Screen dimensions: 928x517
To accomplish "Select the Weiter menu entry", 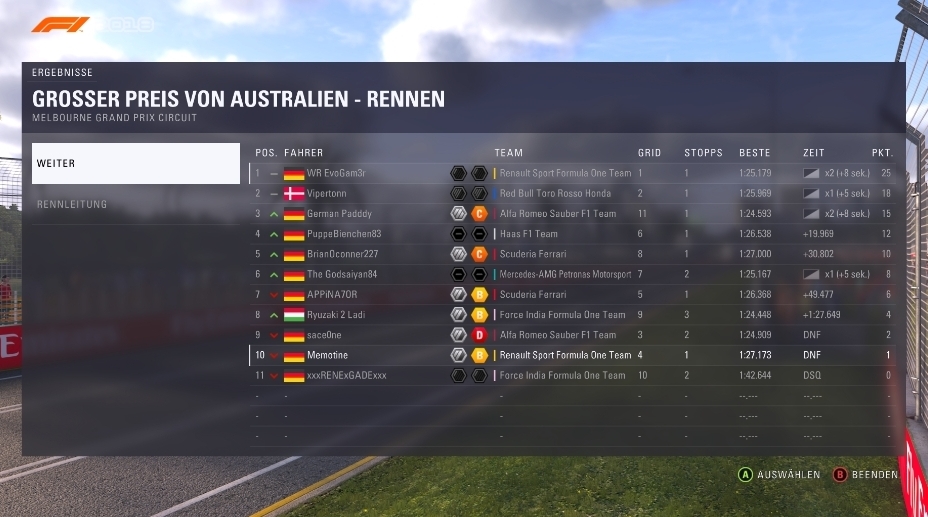I will [x=135, y=163].
